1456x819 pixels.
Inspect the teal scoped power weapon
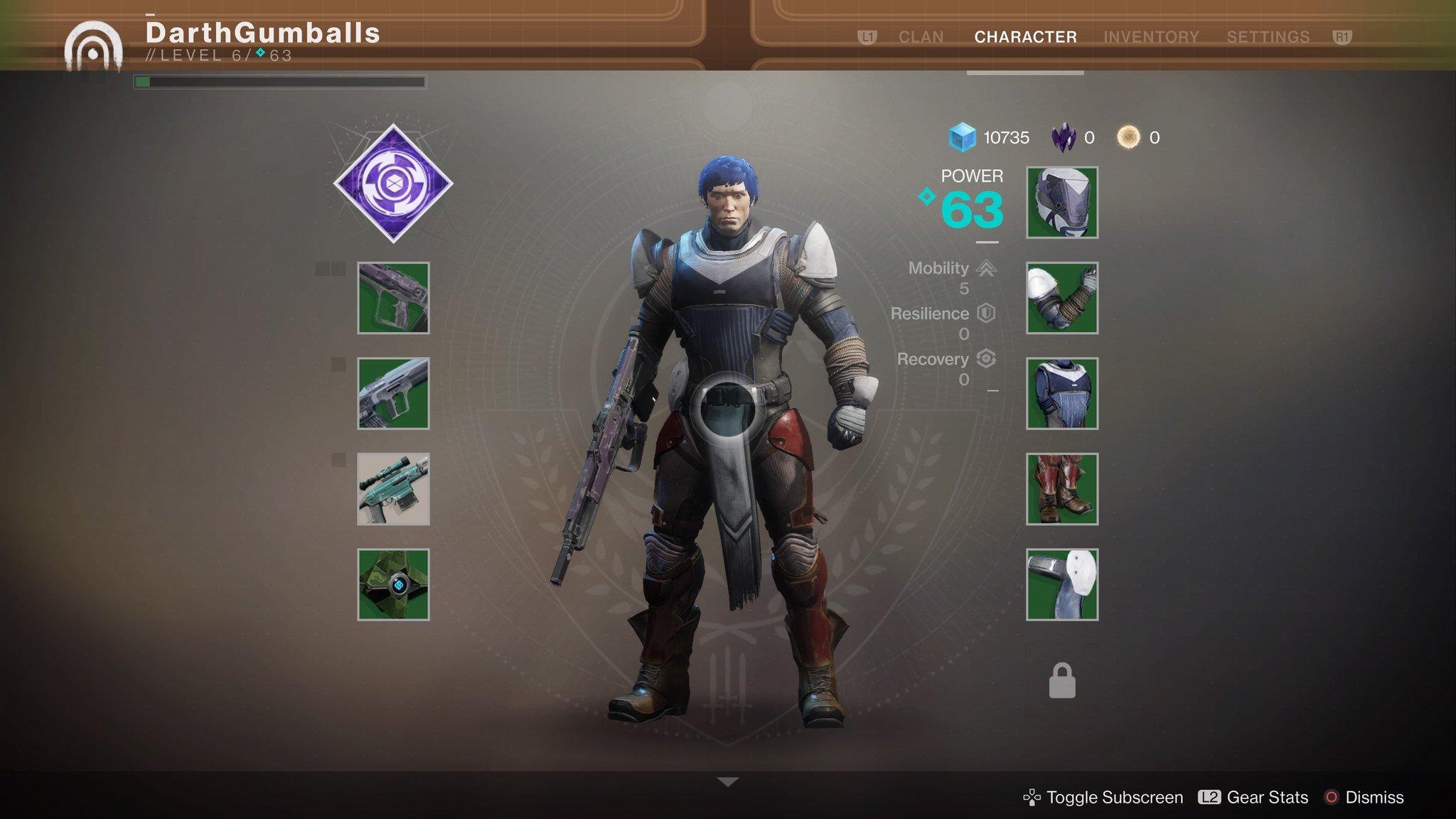point(393,489)
